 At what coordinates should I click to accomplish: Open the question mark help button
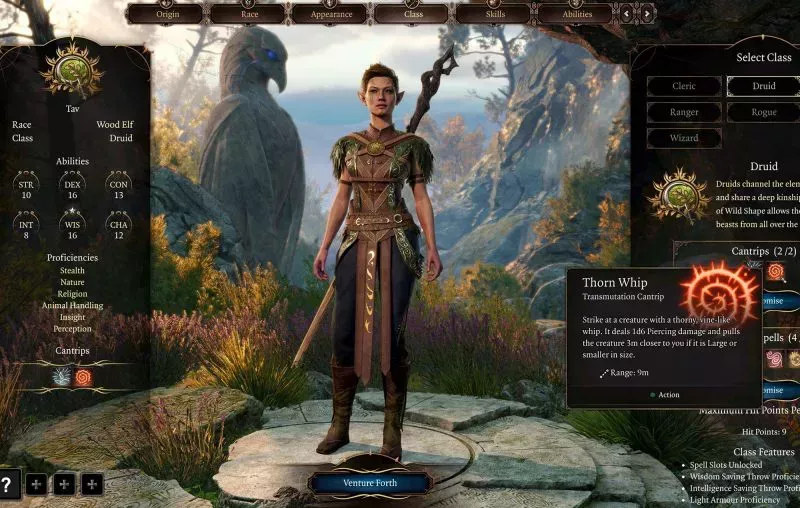[x=9, y=484]
